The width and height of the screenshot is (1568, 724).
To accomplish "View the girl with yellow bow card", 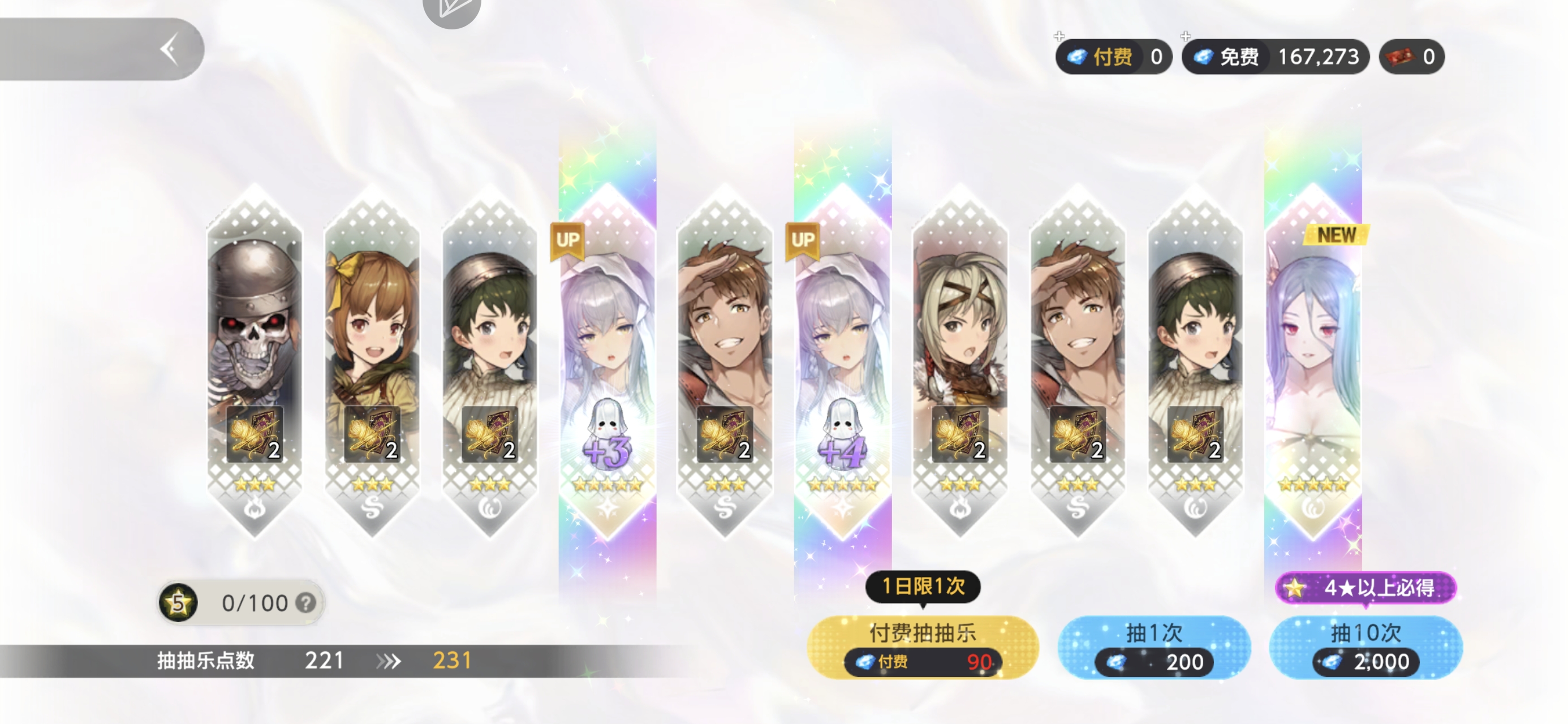I will coord(372,360).
